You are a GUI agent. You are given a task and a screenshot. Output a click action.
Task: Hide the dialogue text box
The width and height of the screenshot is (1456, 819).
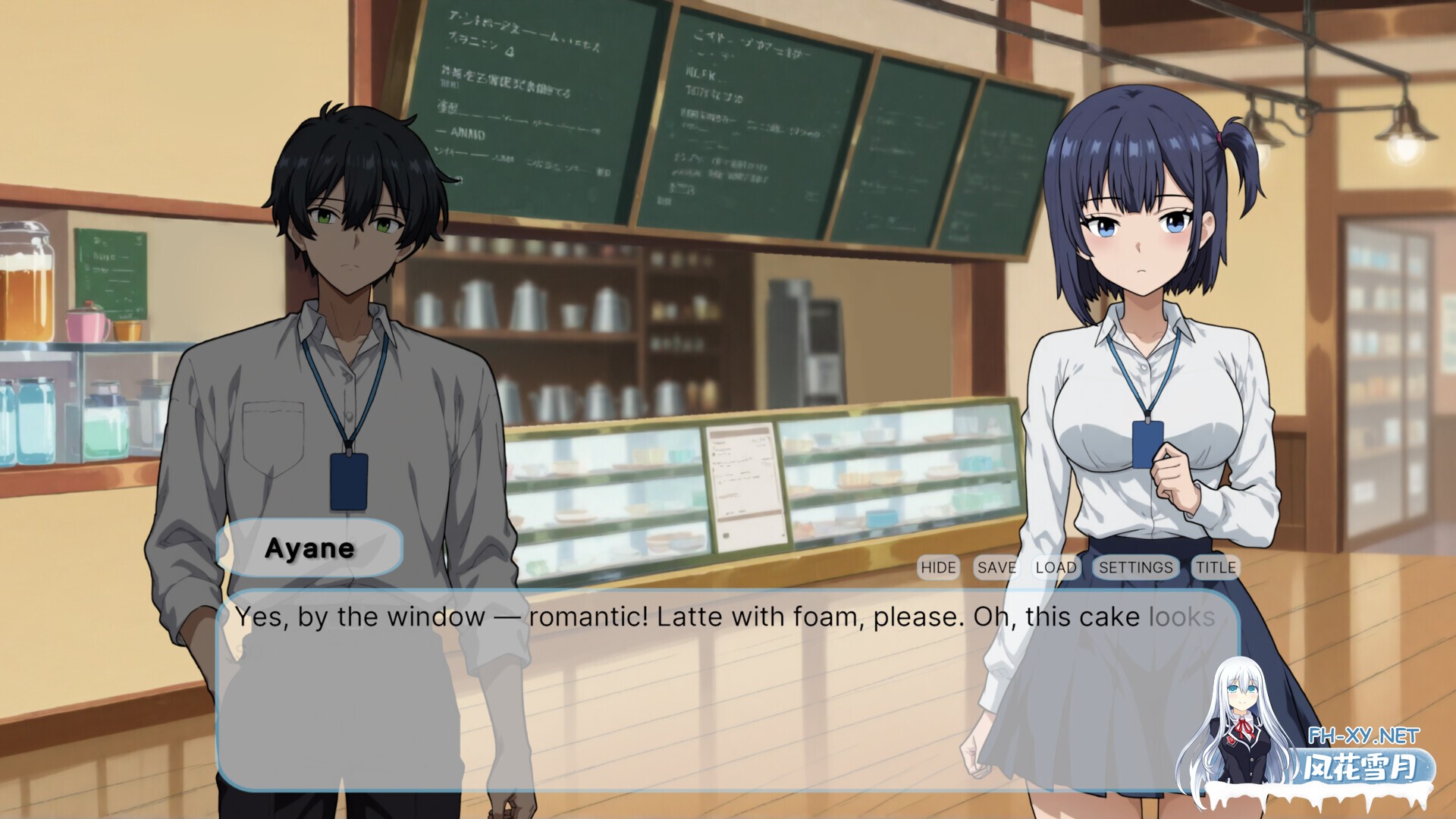pyautogui.click(x=939, y=567)
